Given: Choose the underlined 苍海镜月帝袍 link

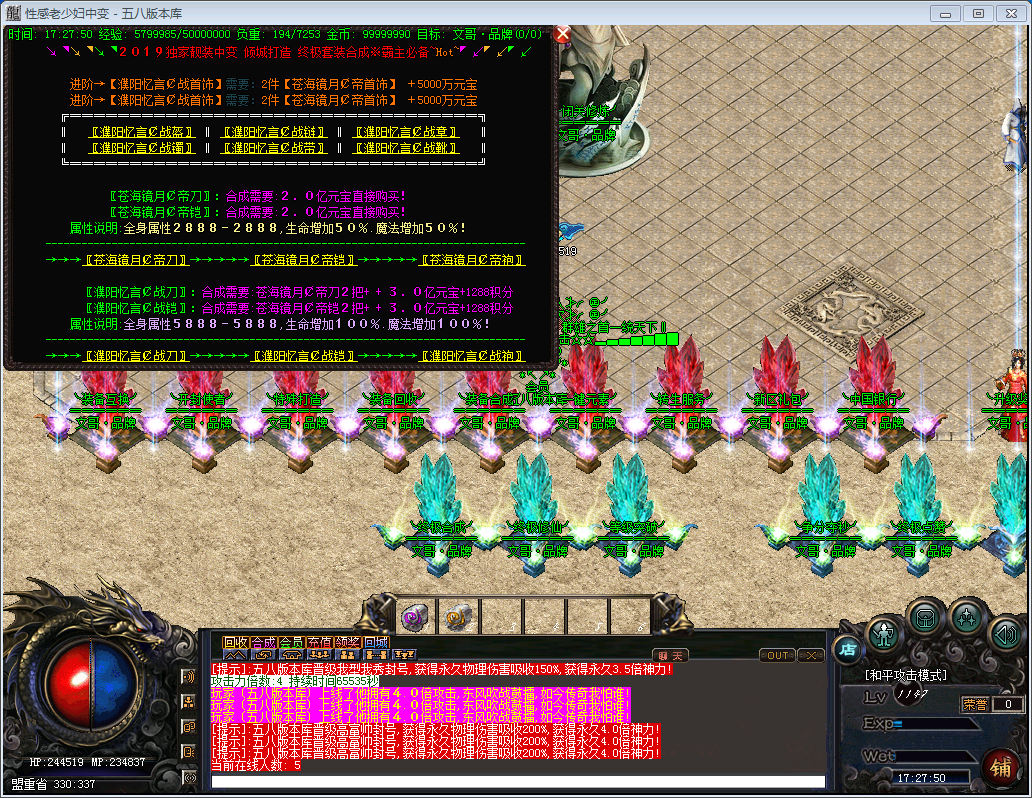Looking at the screenshot, I should pyautogui.click(x=472, y=260).
